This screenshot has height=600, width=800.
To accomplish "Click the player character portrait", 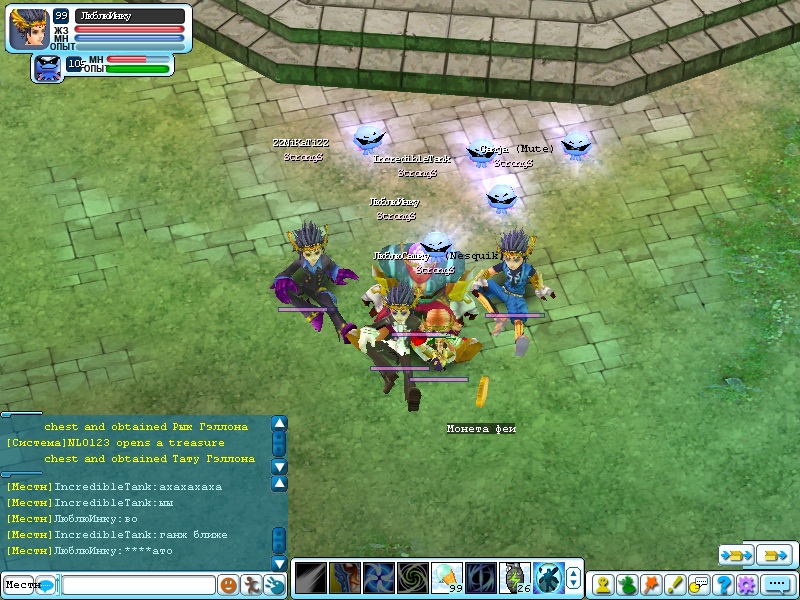I will coord(28,29).
